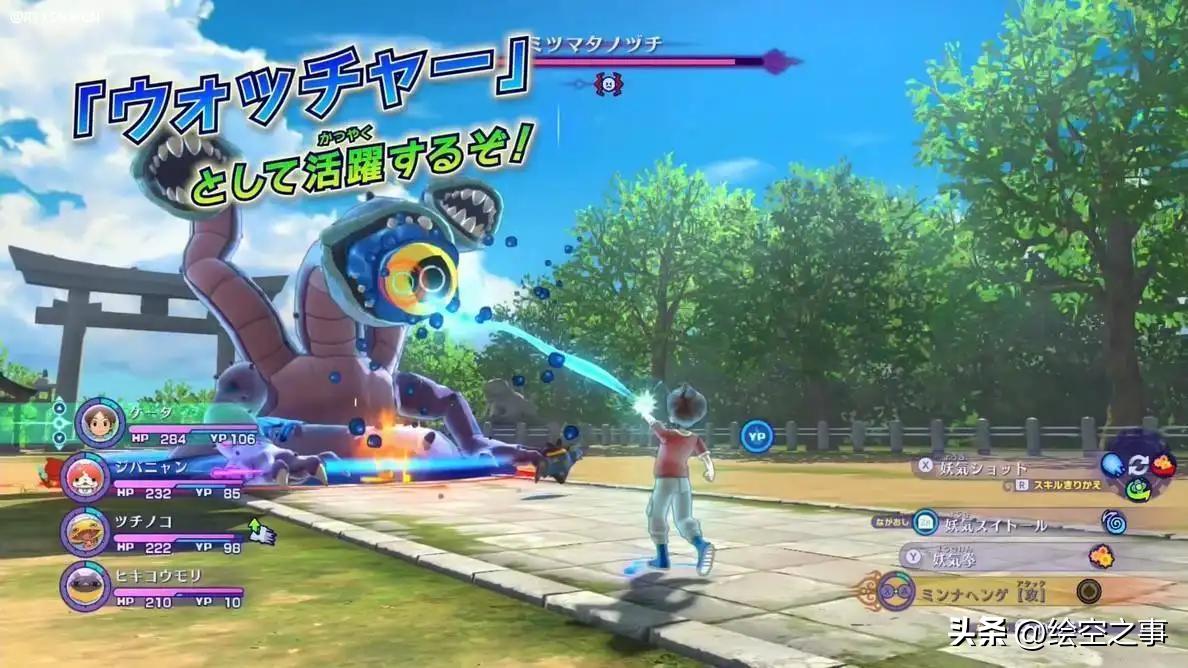Click the blue spiral absorb icon

point(1114,521)
